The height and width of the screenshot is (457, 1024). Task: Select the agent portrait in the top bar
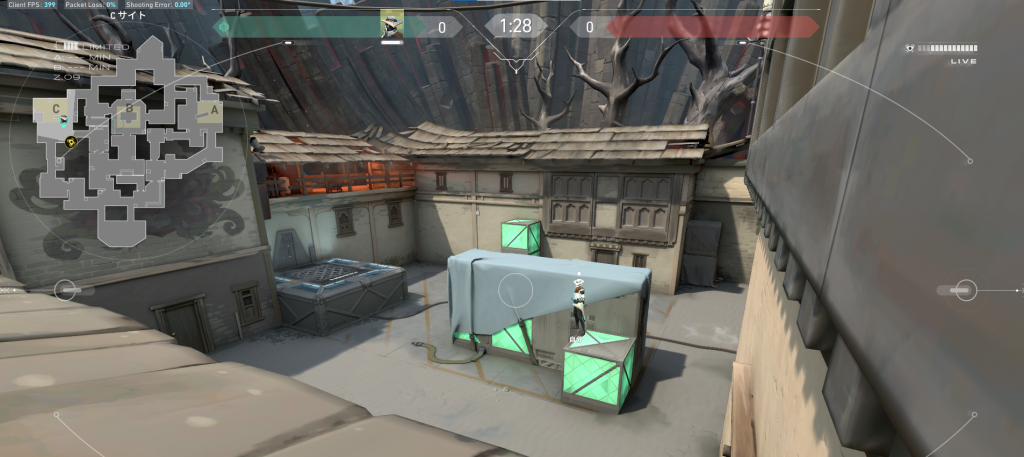(392, 26)
